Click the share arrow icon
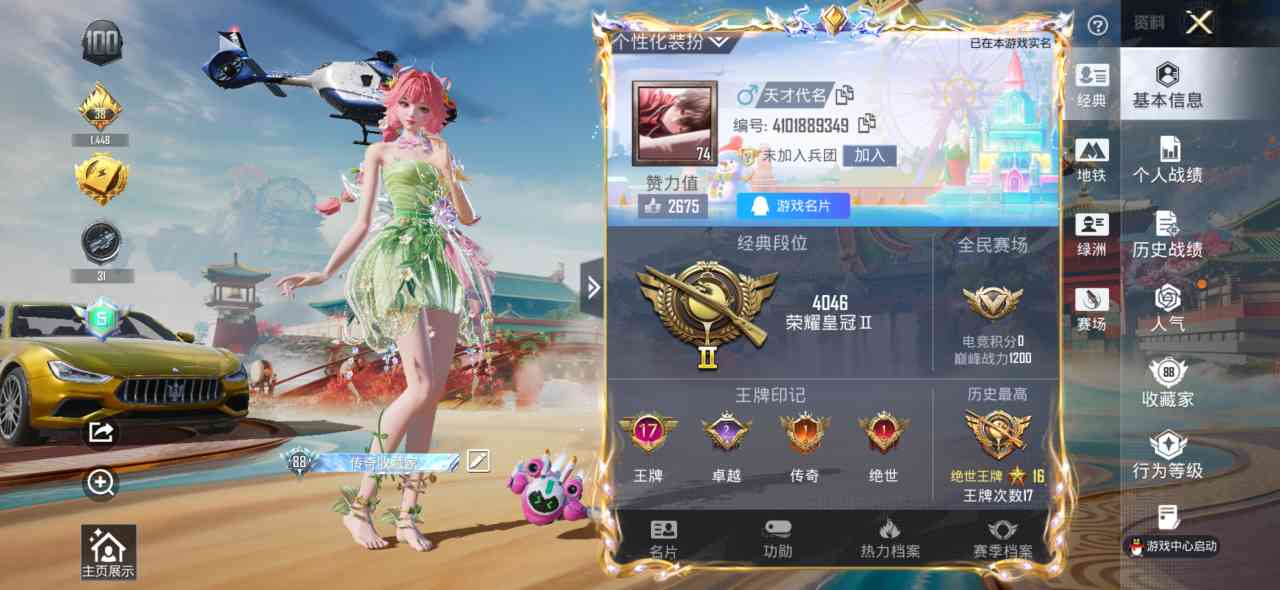The image size is (1280, 590). coord(101,432)
